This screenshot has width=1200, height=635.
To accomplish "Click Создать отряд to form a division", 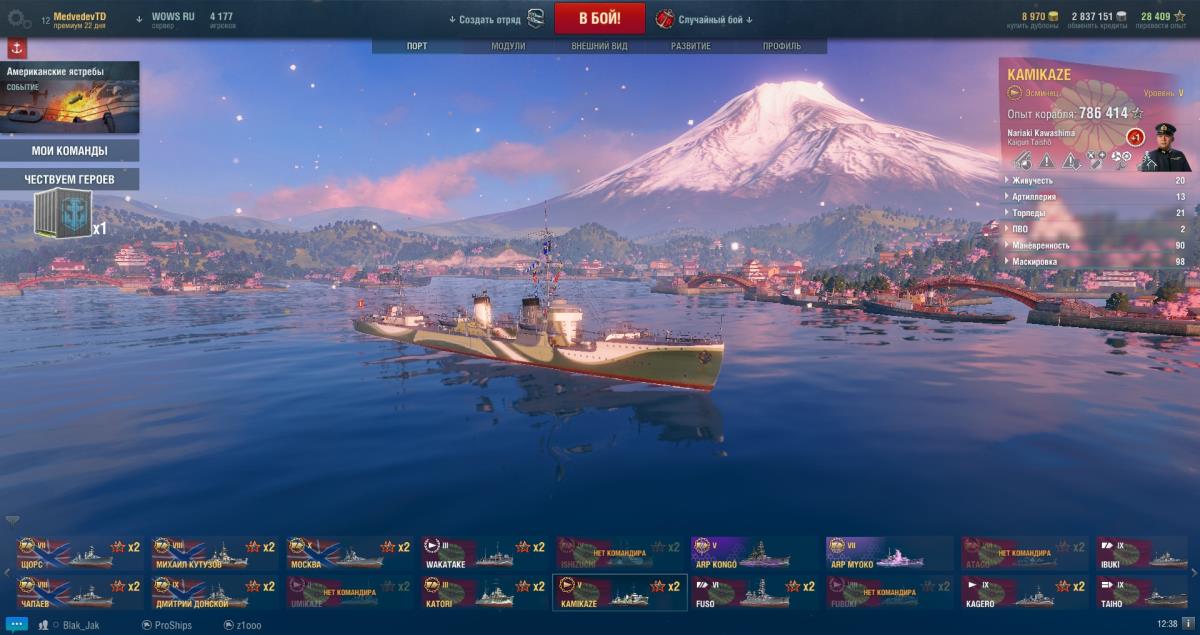I will pos(490,19).
